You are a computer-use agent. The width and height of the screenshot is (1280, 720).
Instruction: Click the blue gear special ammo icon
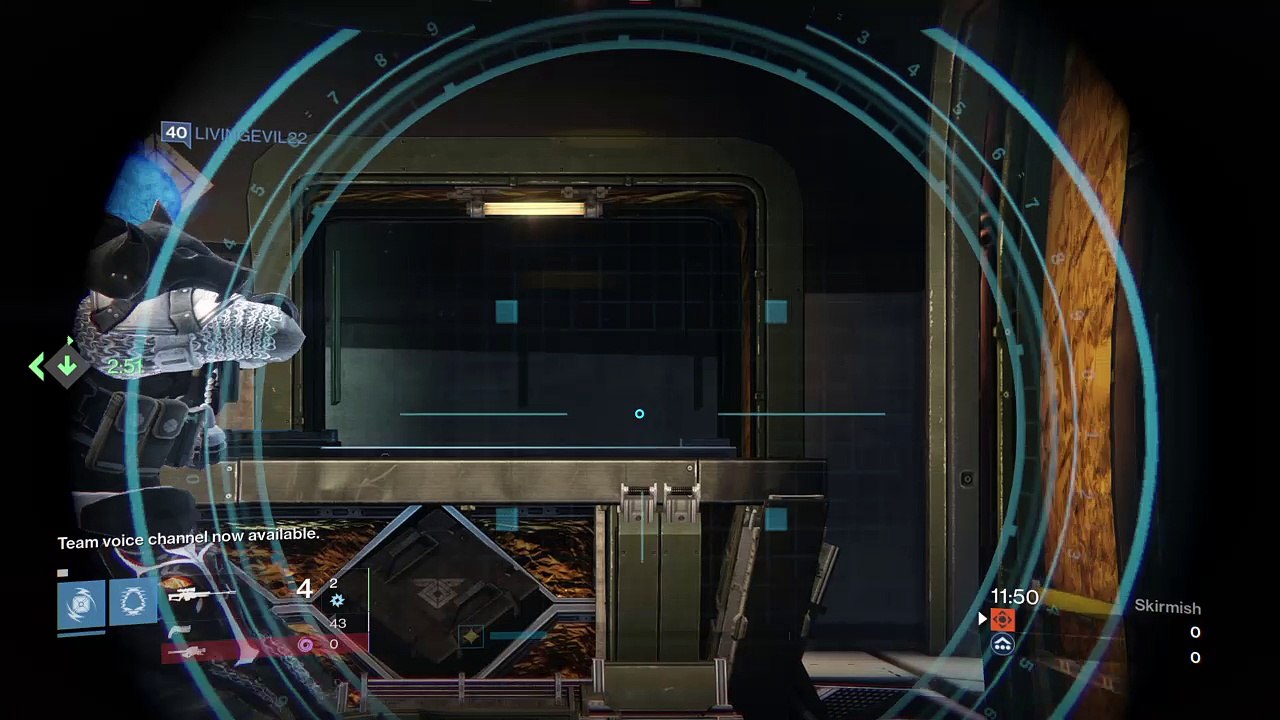pyautogui.click(x=336, y=600)
